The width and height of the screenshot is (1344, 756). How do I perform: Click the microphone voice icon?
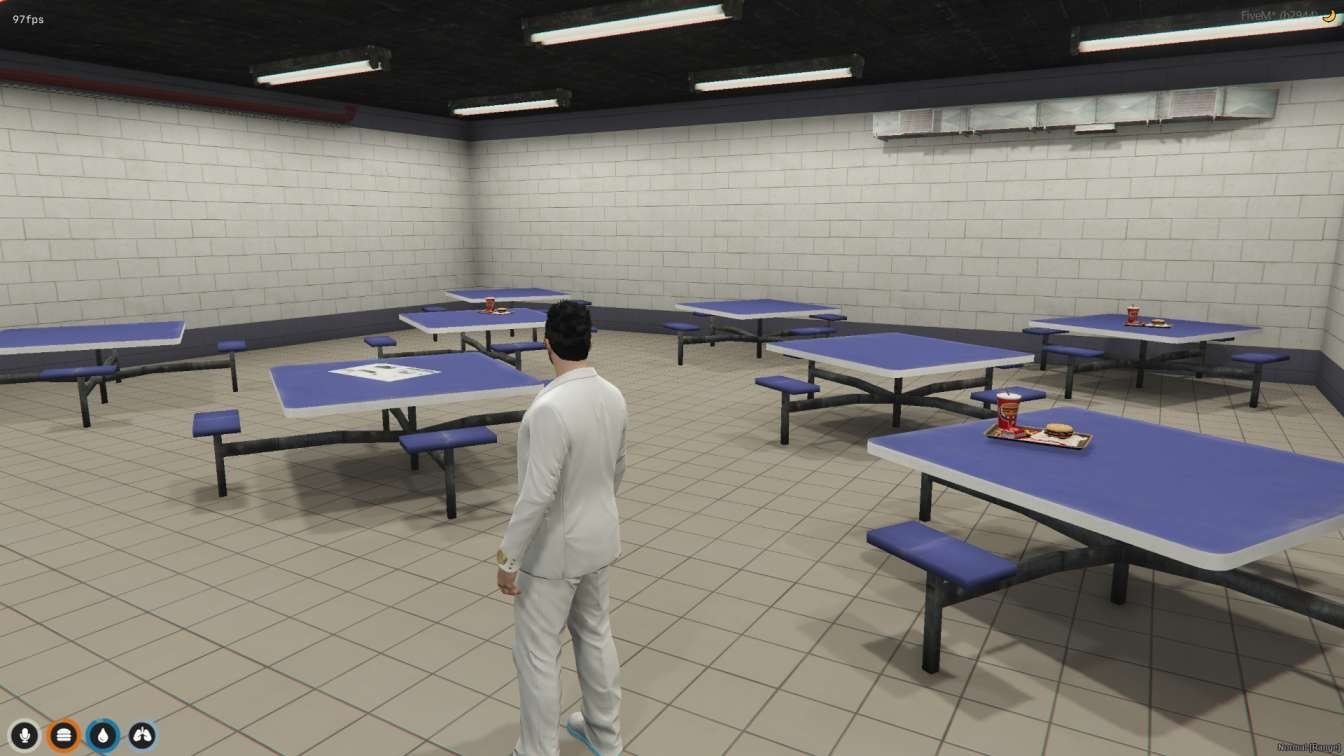point(24,737)
